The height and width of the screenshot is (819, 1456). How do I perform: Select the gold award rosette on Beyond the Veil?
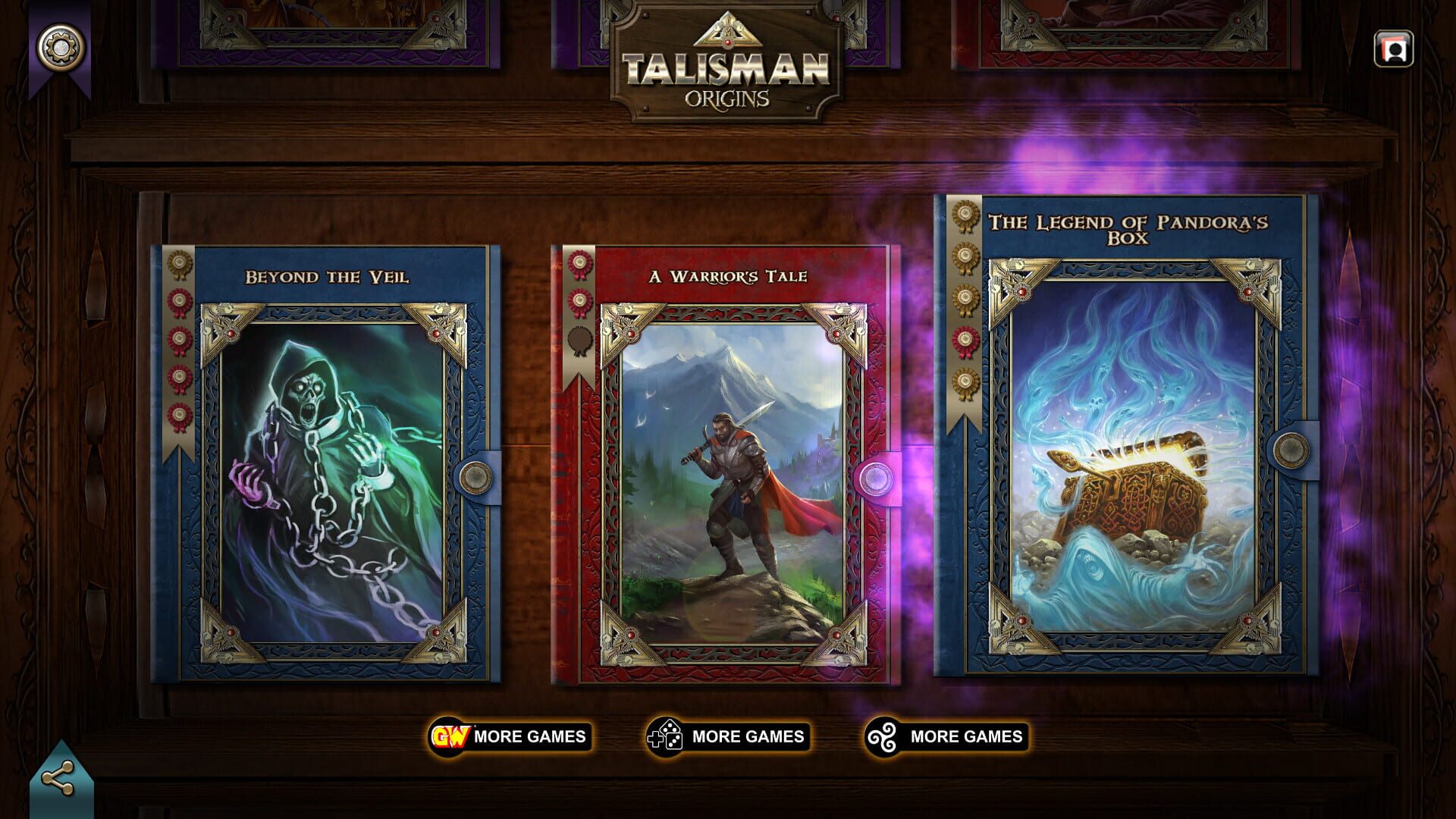[179, 260]
